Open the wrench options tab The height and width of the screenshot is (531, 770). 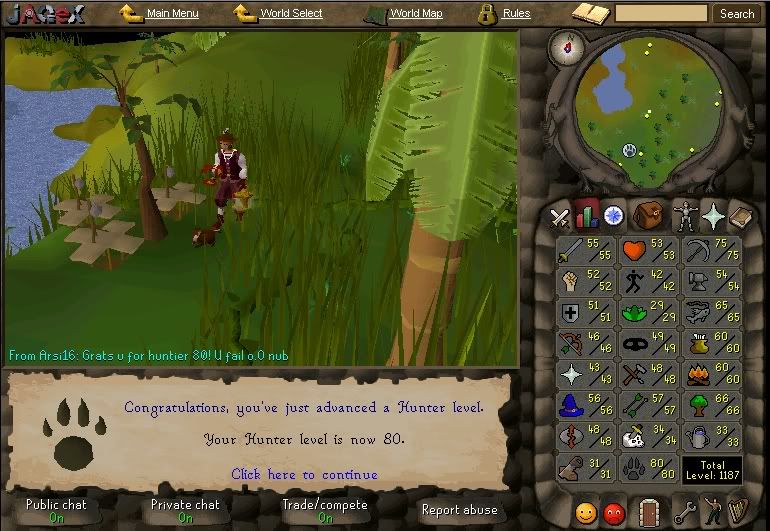[x=684, y=513]
